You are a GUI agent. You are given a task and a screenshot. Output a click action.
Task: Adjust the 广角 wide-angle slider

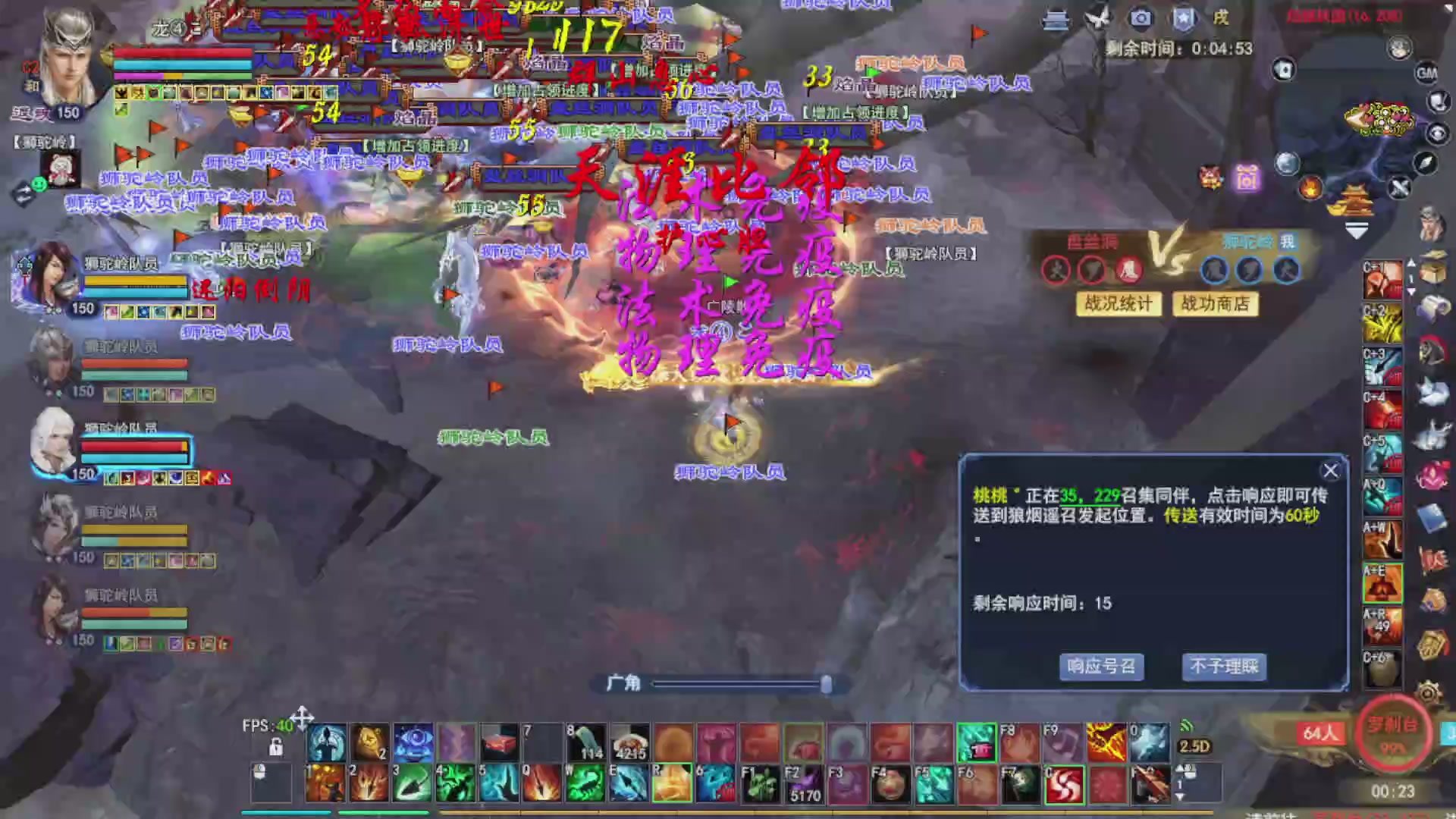827,684
